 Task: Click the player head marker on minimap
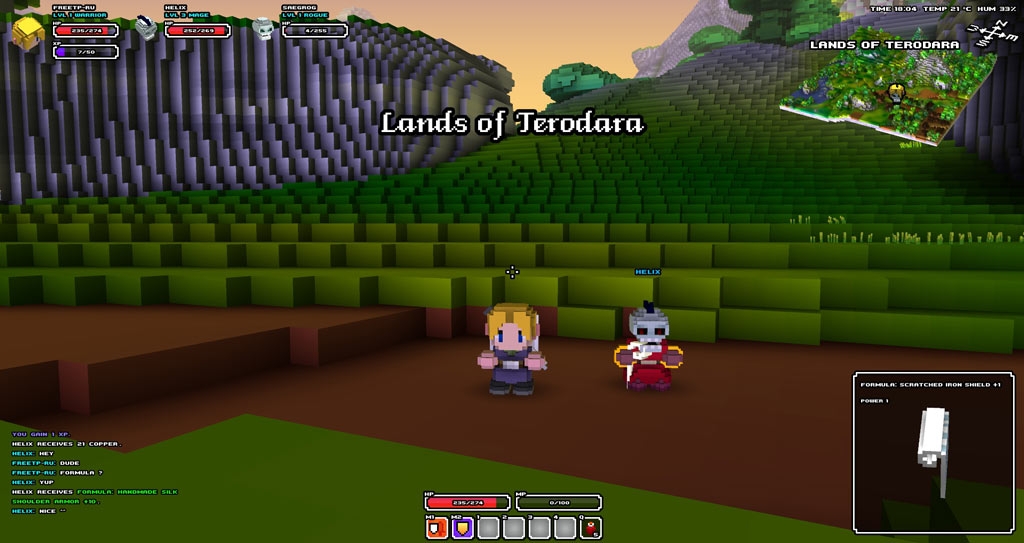pos(896,93)
